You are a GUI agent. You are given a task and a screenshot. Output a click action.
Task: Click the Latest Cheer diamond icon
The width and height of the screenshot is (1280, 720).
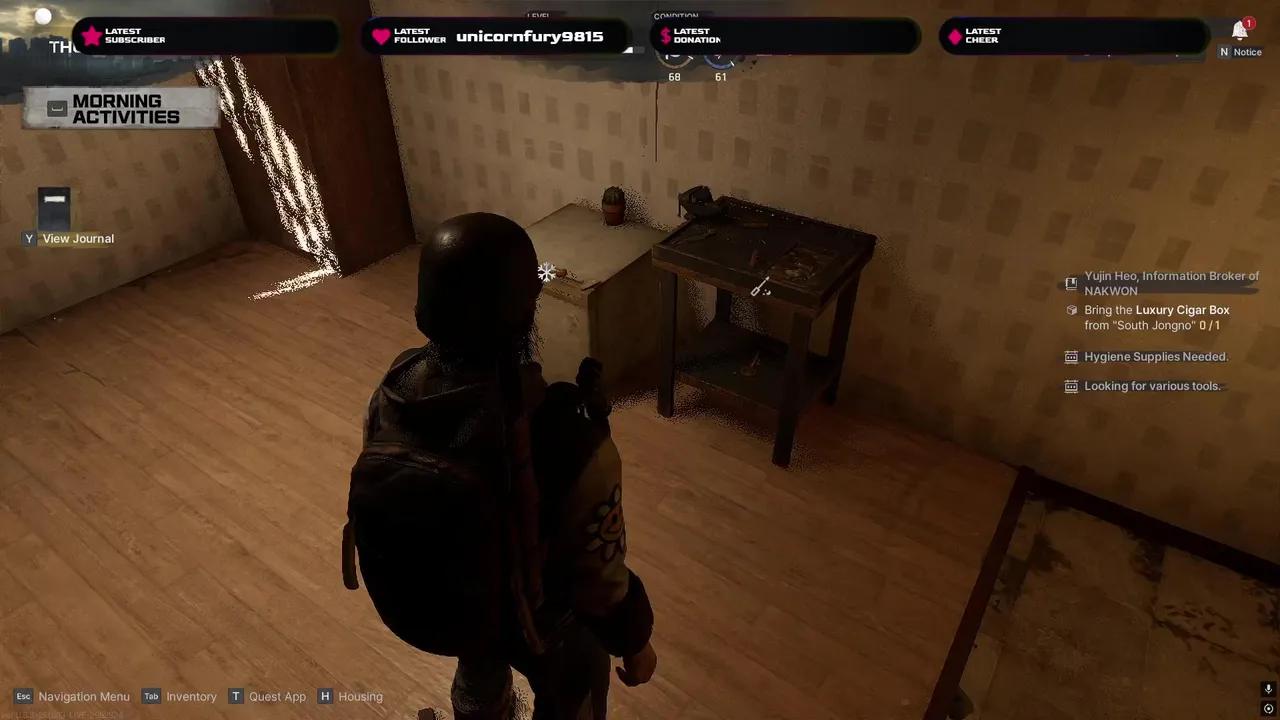[954, 36]
